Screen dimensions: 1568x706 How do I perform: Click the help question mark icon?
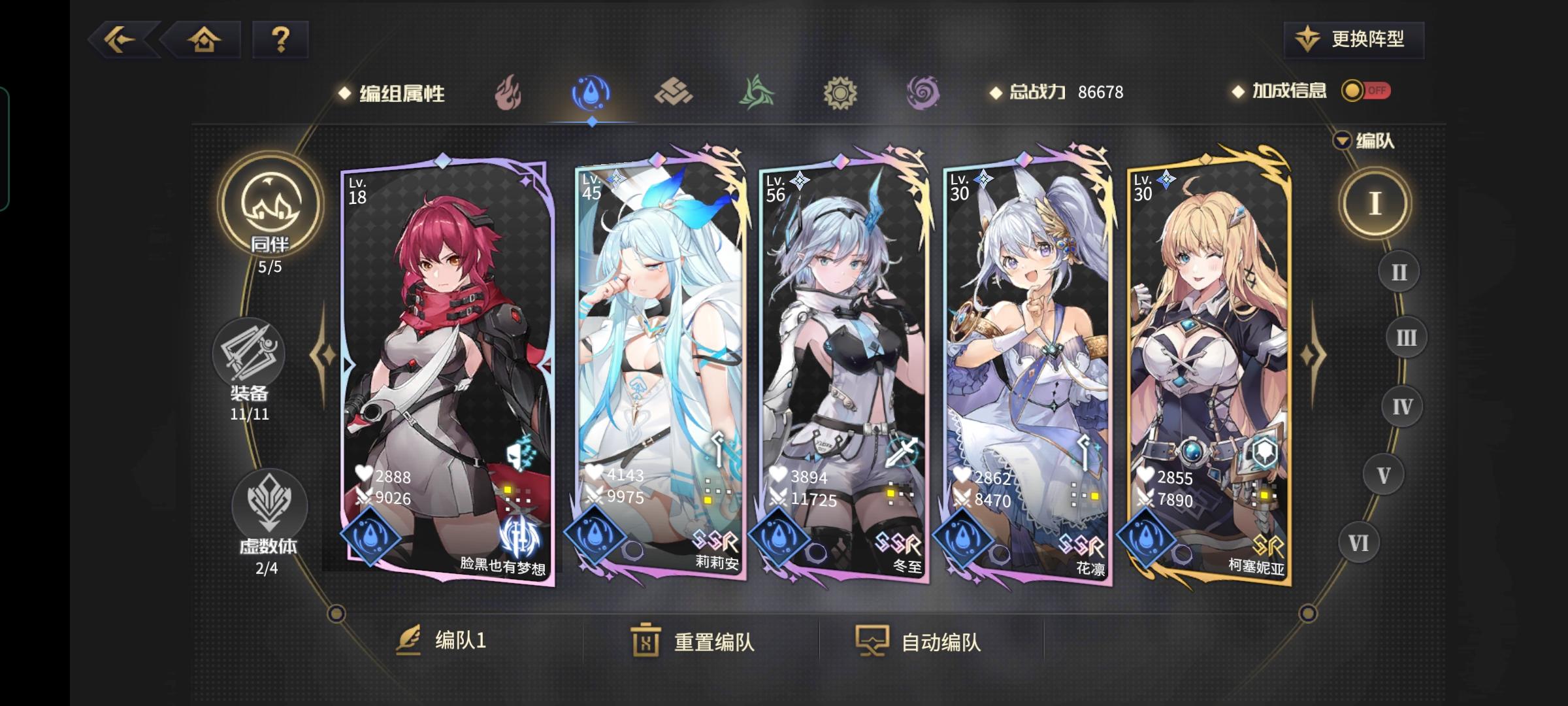281,41
